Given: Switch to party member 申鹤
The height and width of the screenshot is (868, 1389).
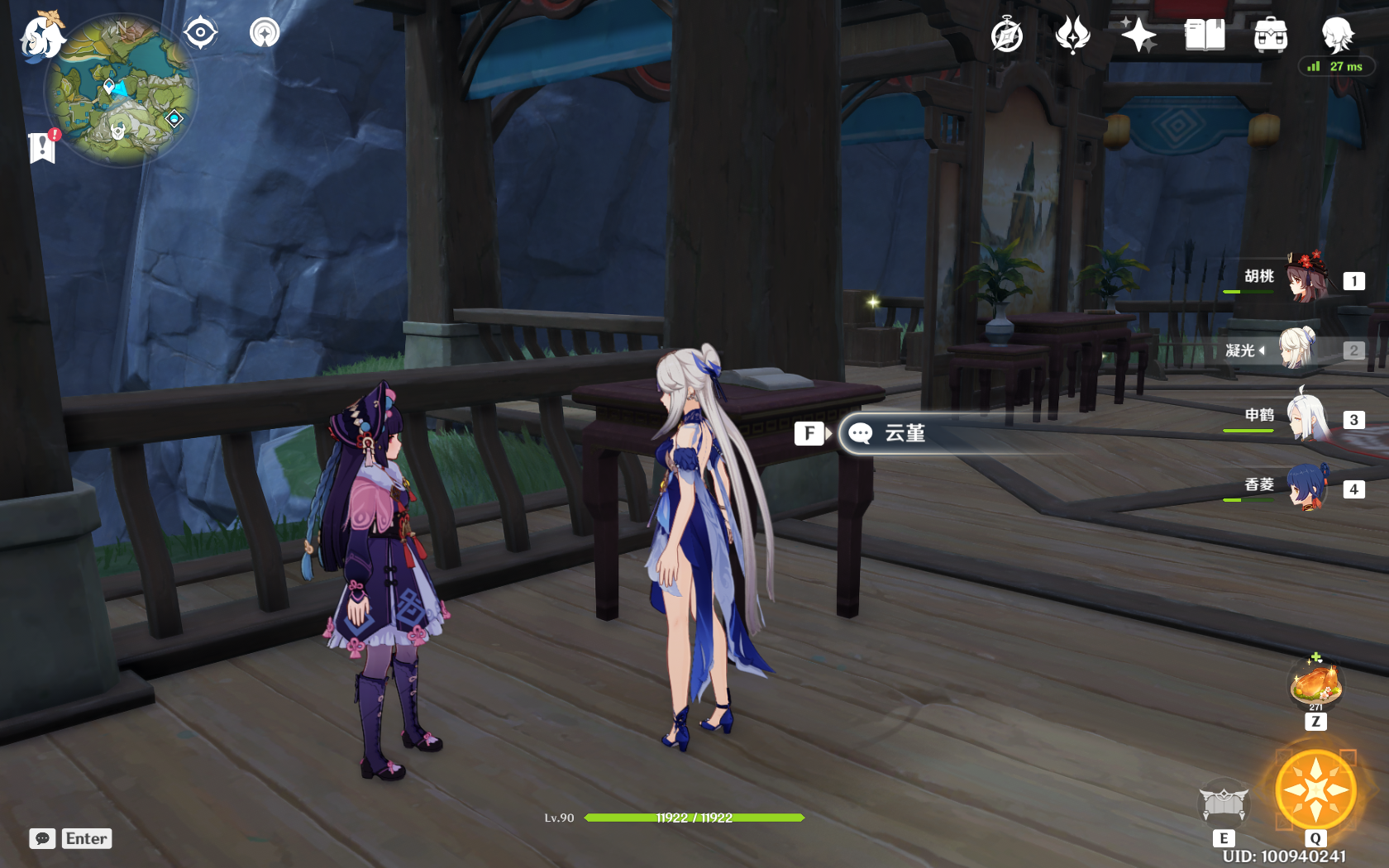Looking at the screenshot, I should [1306, 419].
